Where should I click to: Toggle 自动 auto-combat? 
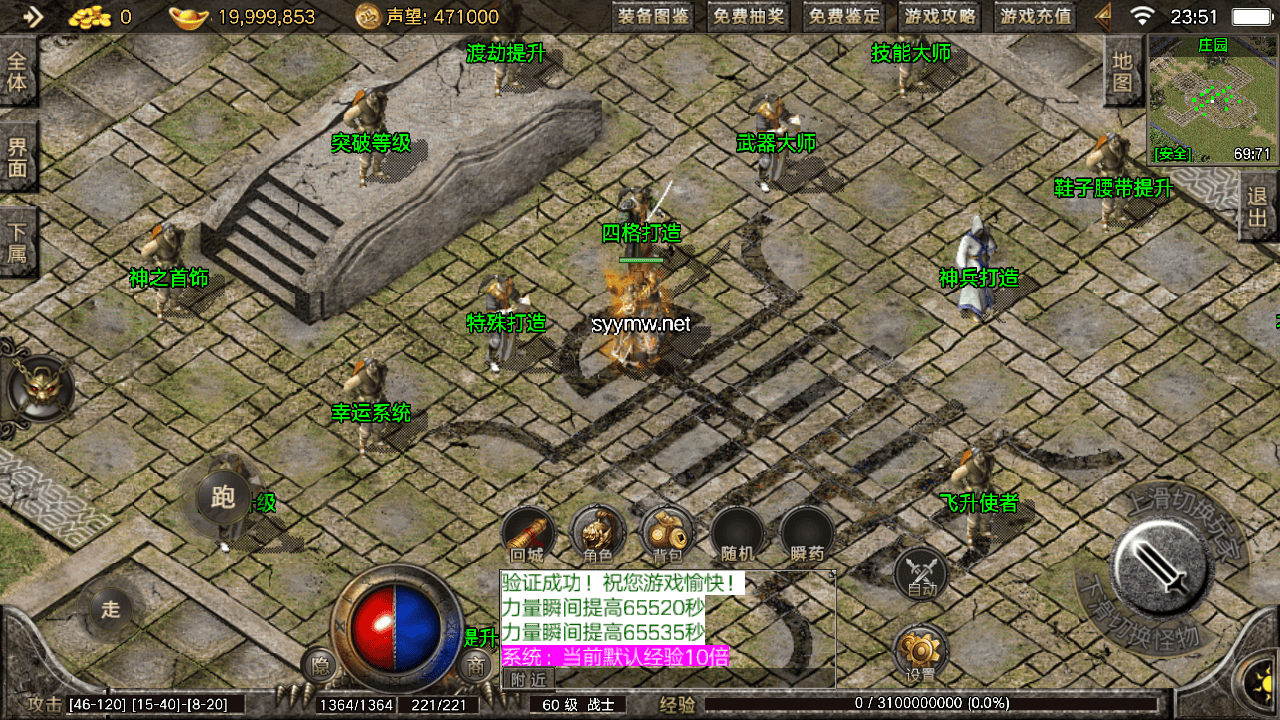[921, 574]
